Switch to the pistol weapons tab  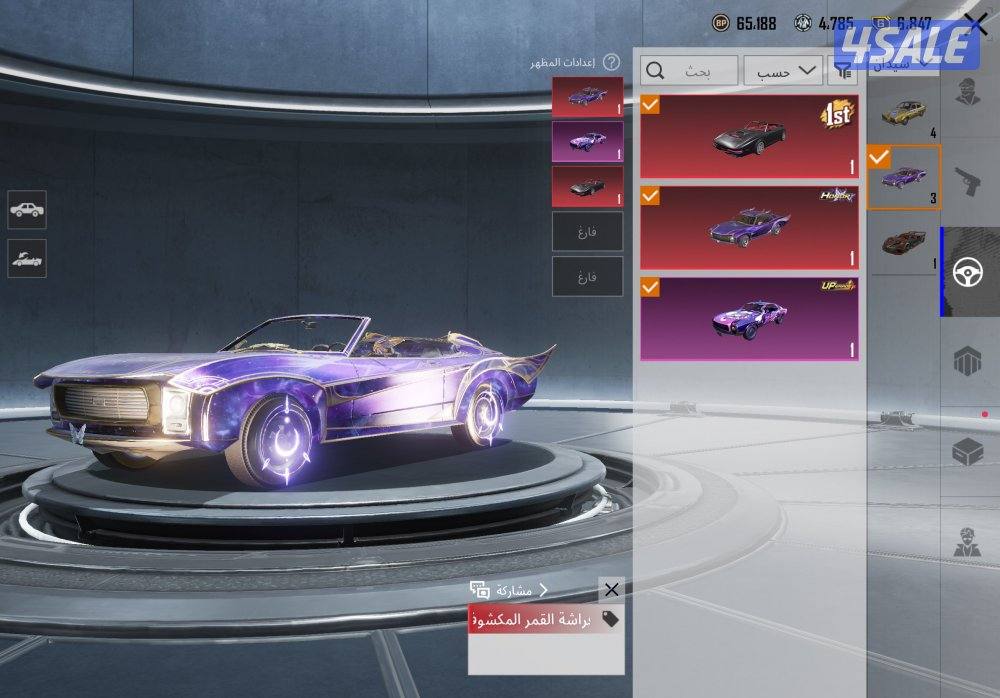pos(967,182)
